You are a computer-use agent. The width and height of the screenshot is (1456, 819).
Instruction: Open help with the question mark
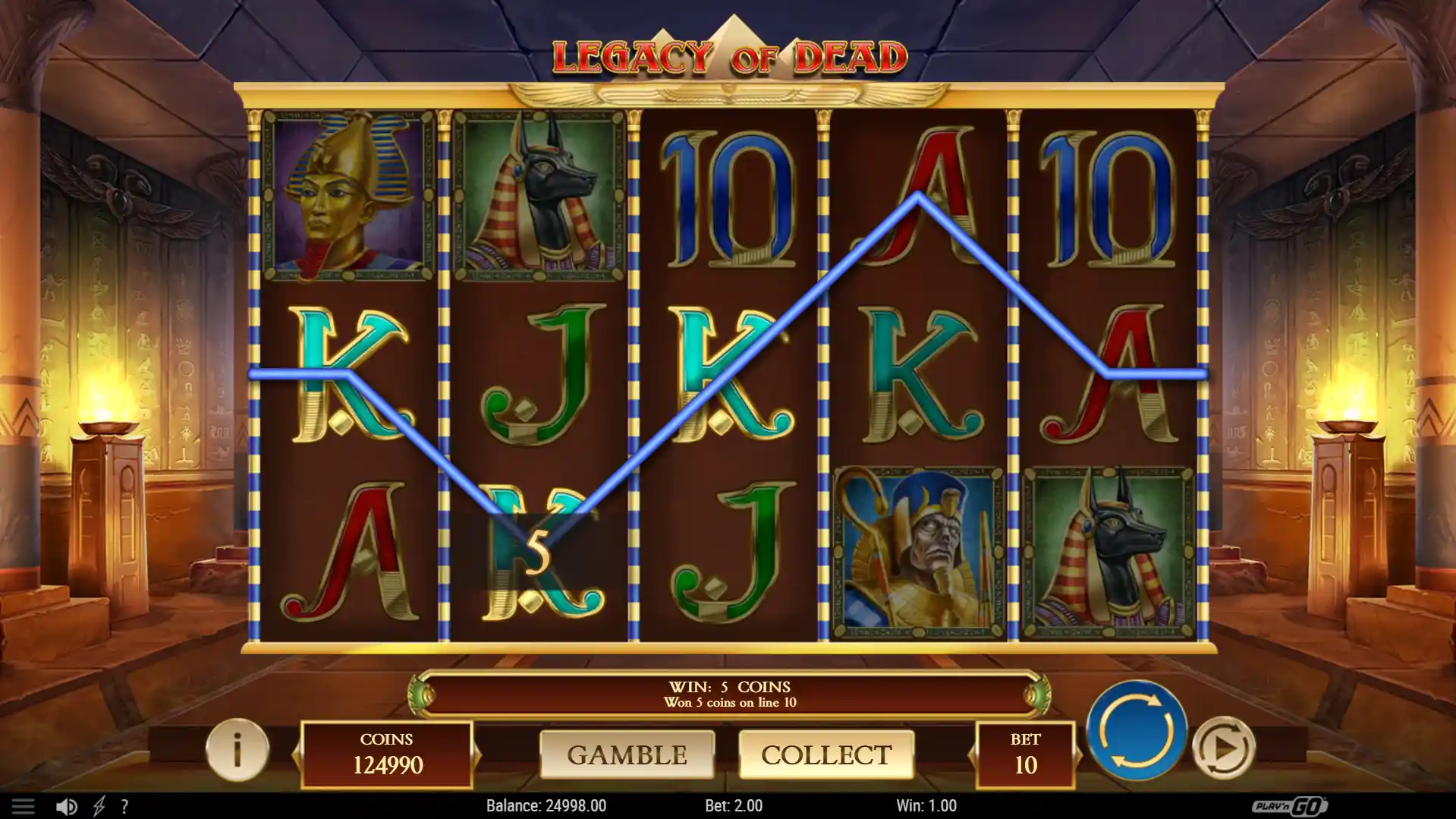tap(124, 806)
